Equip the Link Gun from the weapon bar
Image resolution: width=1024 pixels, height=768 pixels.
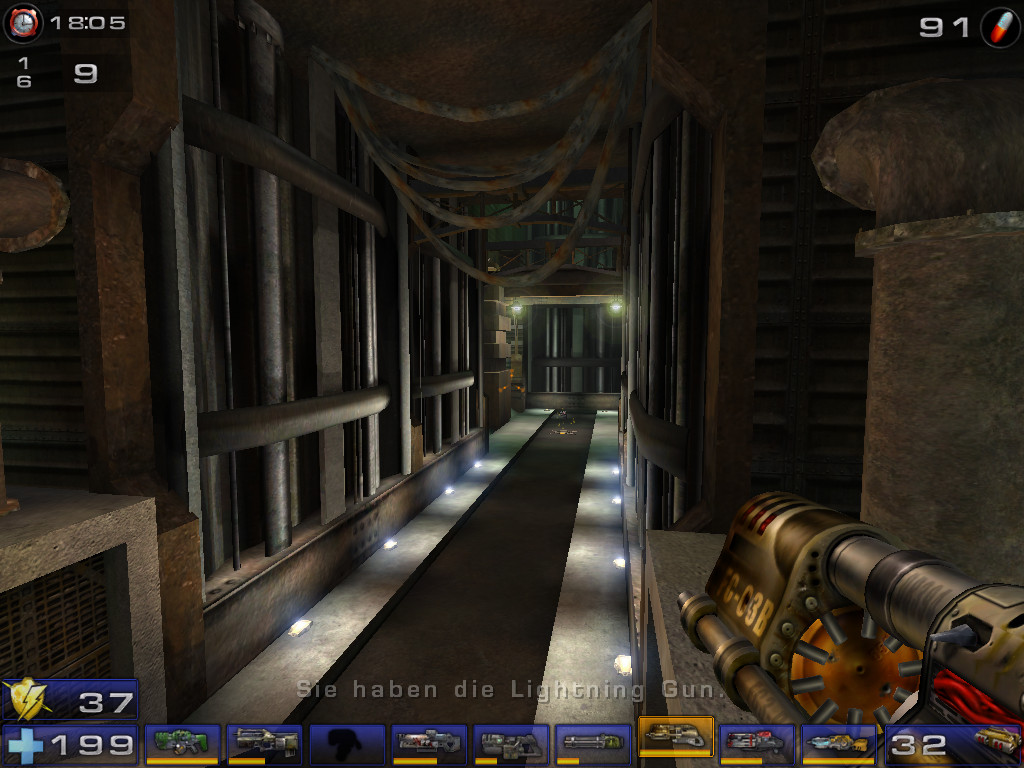[511, 744]
